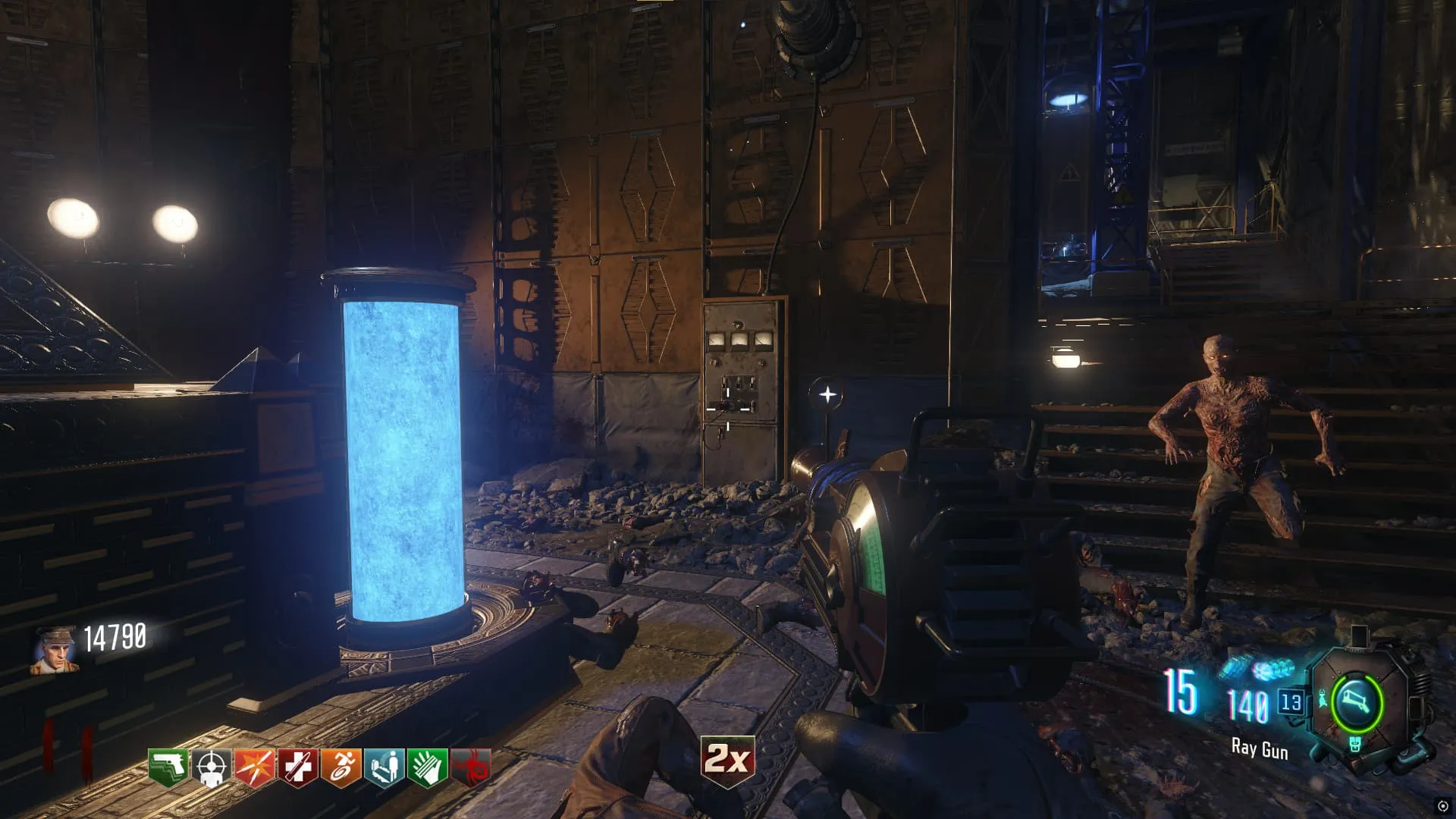Click the Quick Revive perk icon

(384, 768)
